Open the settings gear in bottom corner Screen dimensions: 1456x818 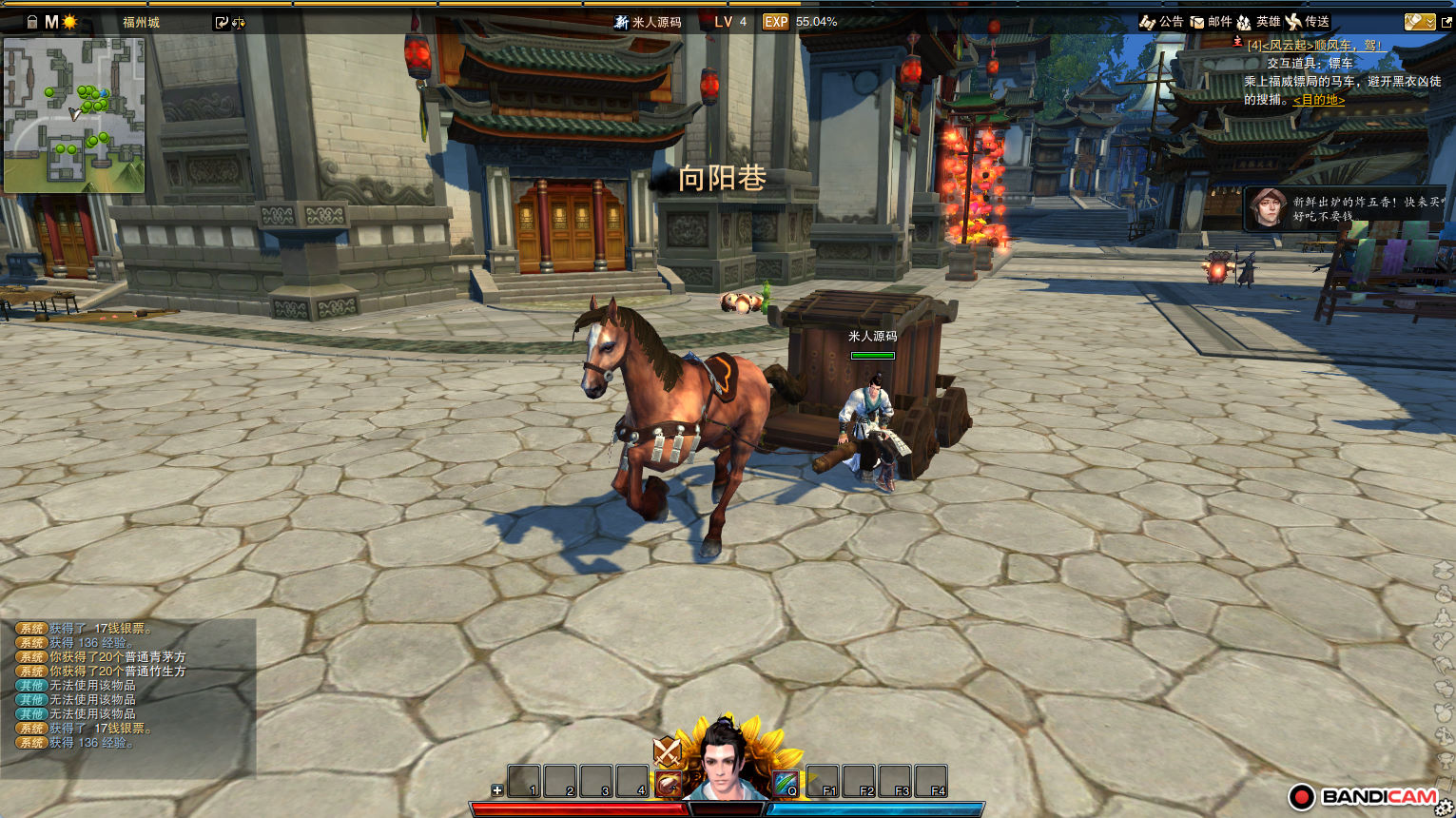click(x=1444, y=808)
